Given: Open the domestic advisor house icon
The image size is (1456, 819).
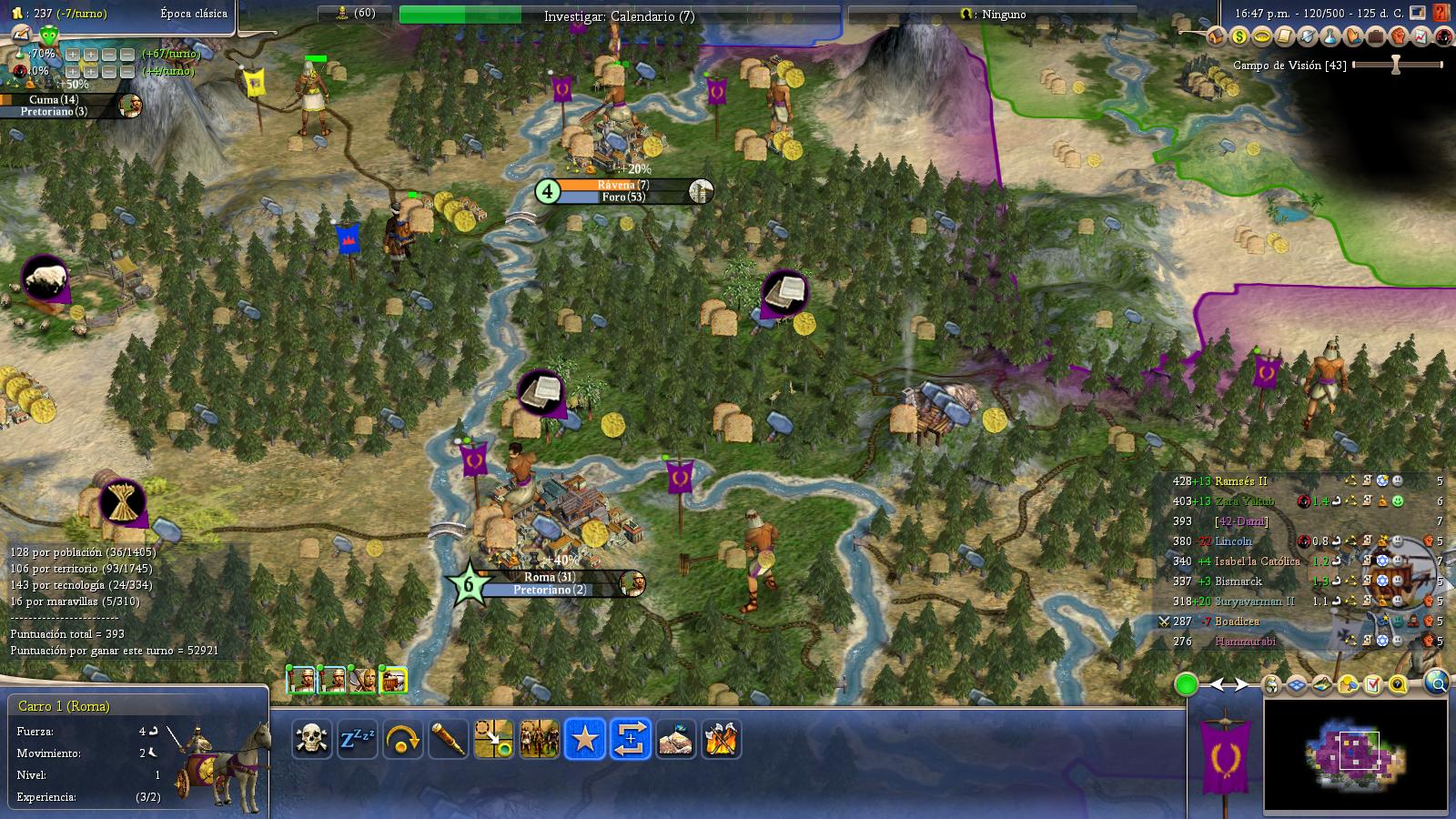Looking at the screenshot, I should click(x=1217, y=36).
